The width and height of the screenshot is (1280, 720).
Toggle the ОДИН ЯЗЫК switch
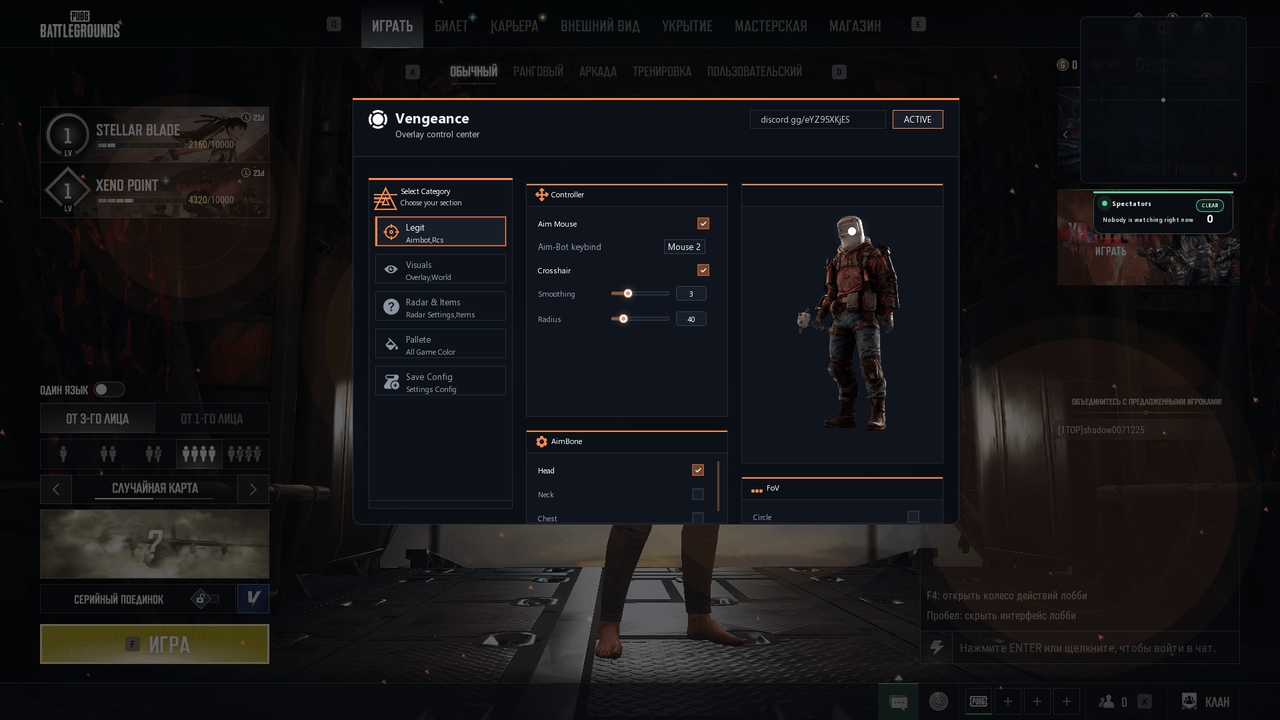tap(108, 390)
